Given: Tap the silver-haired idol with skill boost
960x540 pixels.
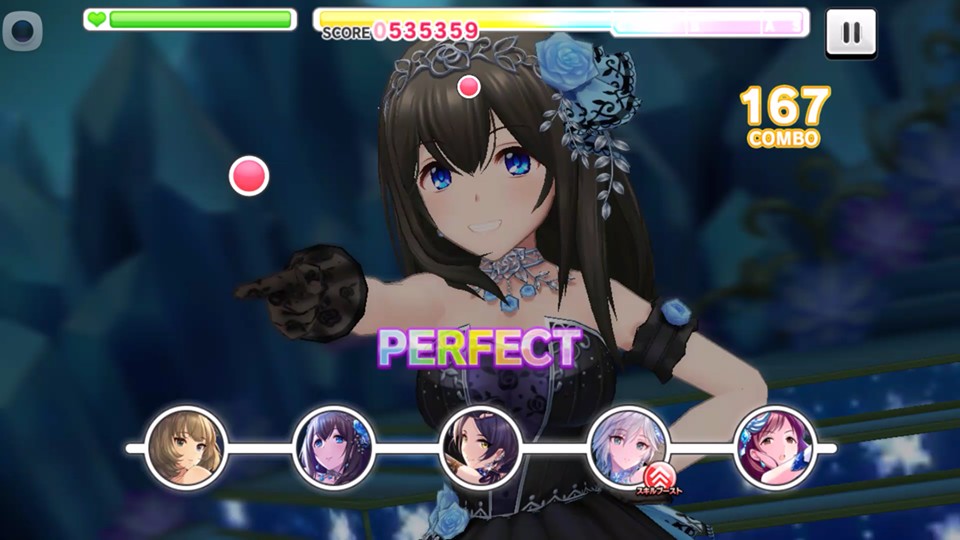Looking at the screenshot, I should [x=628, y=446].
